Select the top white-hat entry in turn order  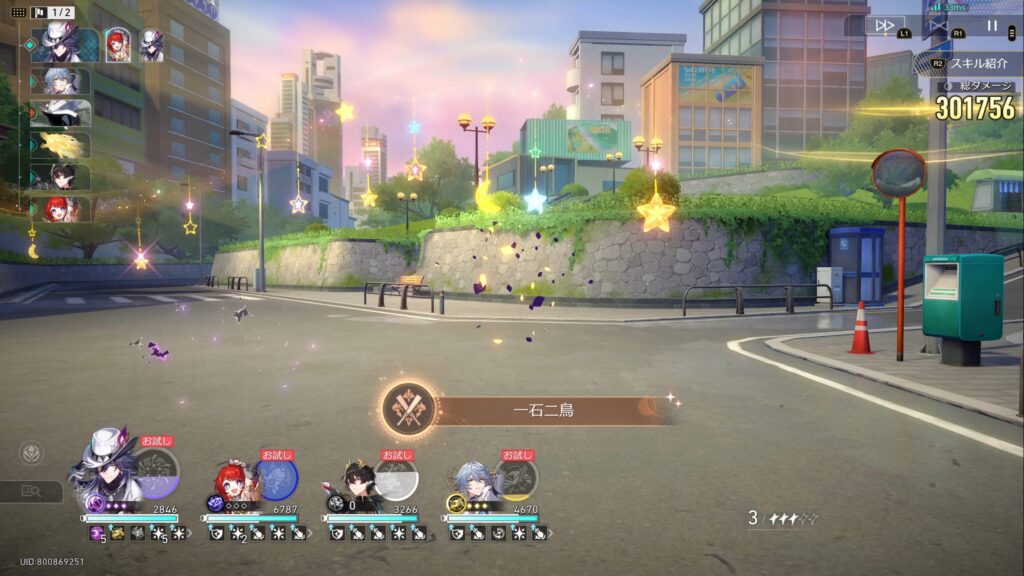[x=63, y=45]
